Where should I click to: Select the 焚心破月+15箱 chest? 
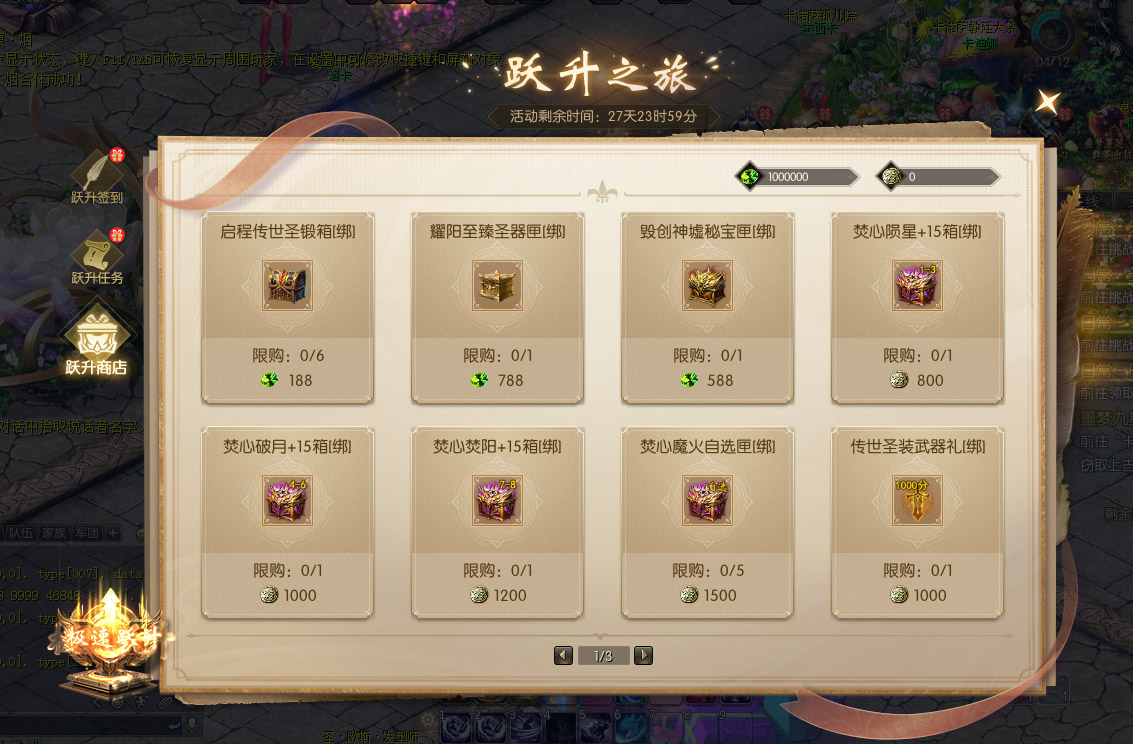click(x=288, y=501)
